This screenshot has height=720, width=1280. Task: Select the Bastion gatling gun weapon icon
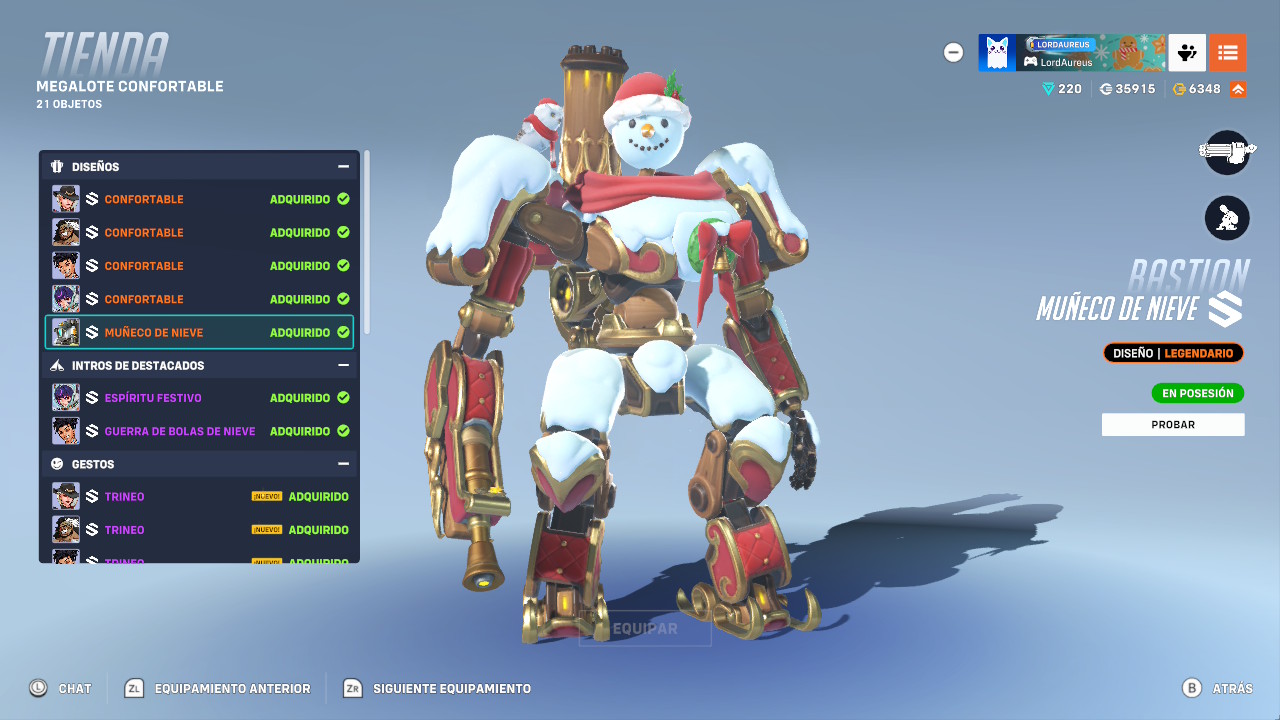click(1227, 153)
